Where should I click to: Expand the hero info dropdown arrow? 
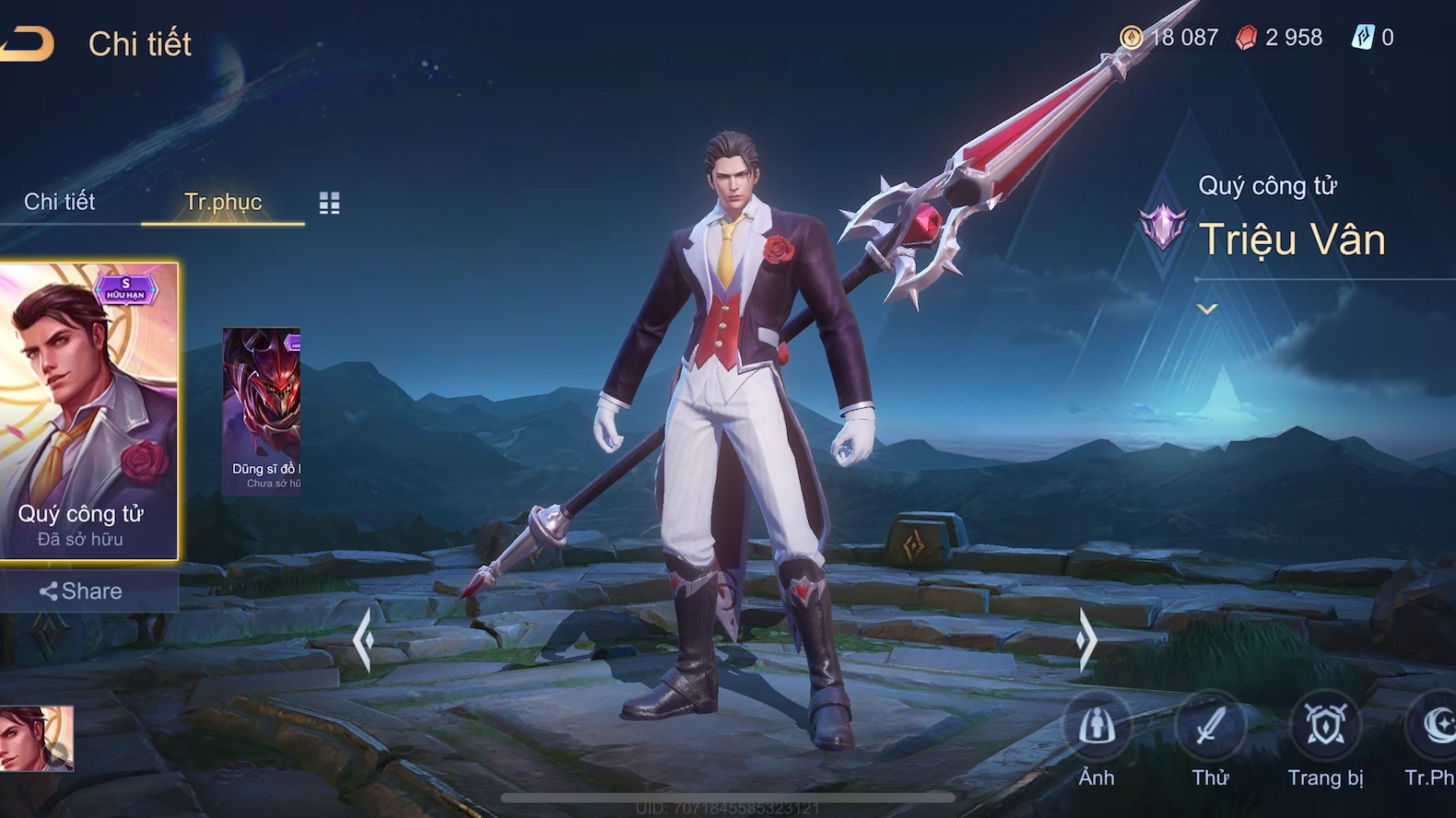(1207, 310)
